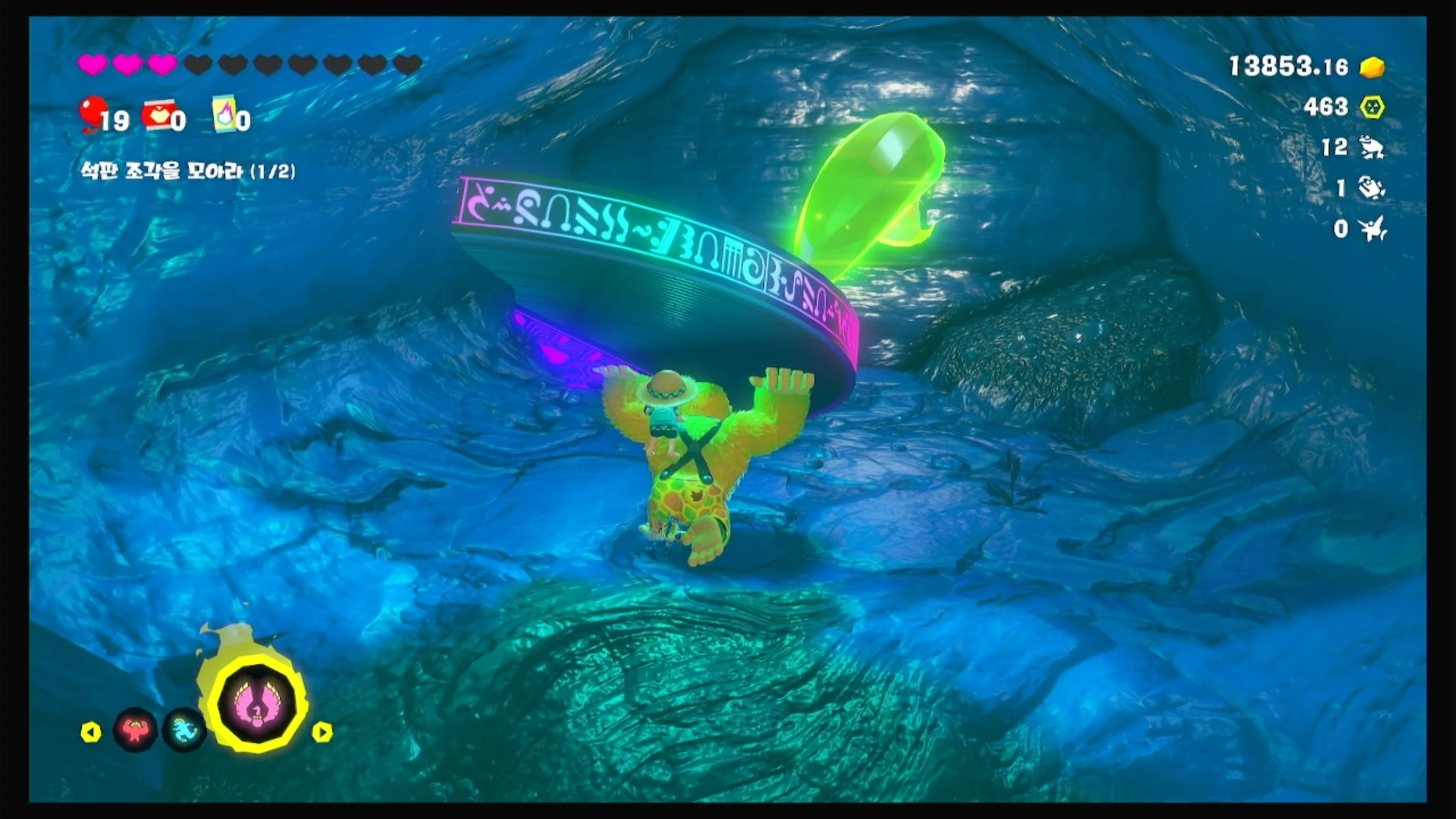
Task: Click the white beetle-shaped fossil icon
Action: tap(1371, 188)
